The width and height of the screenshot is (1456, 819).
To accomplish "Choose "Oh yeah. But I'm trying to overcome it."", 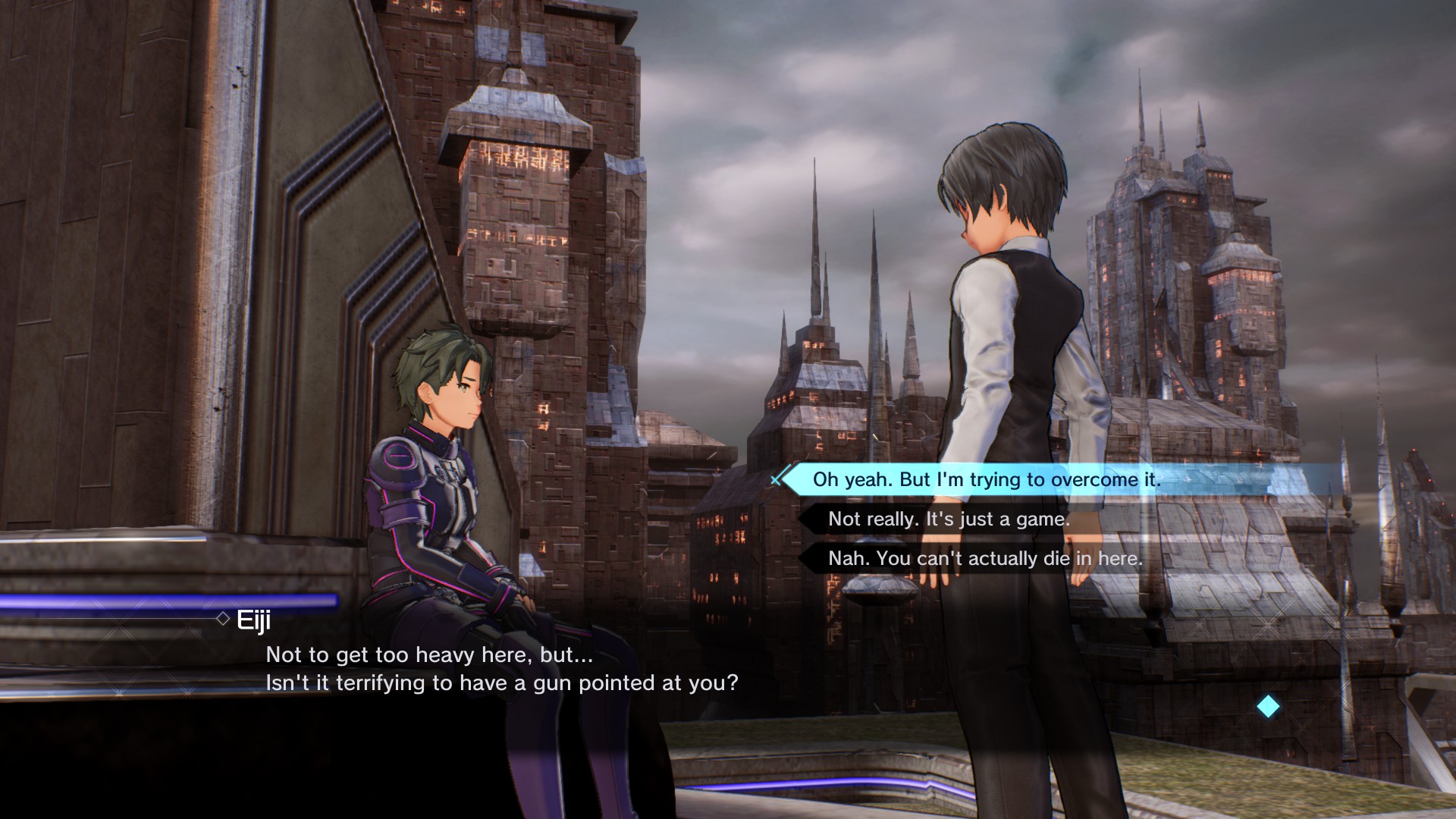I will pos(986,479).
